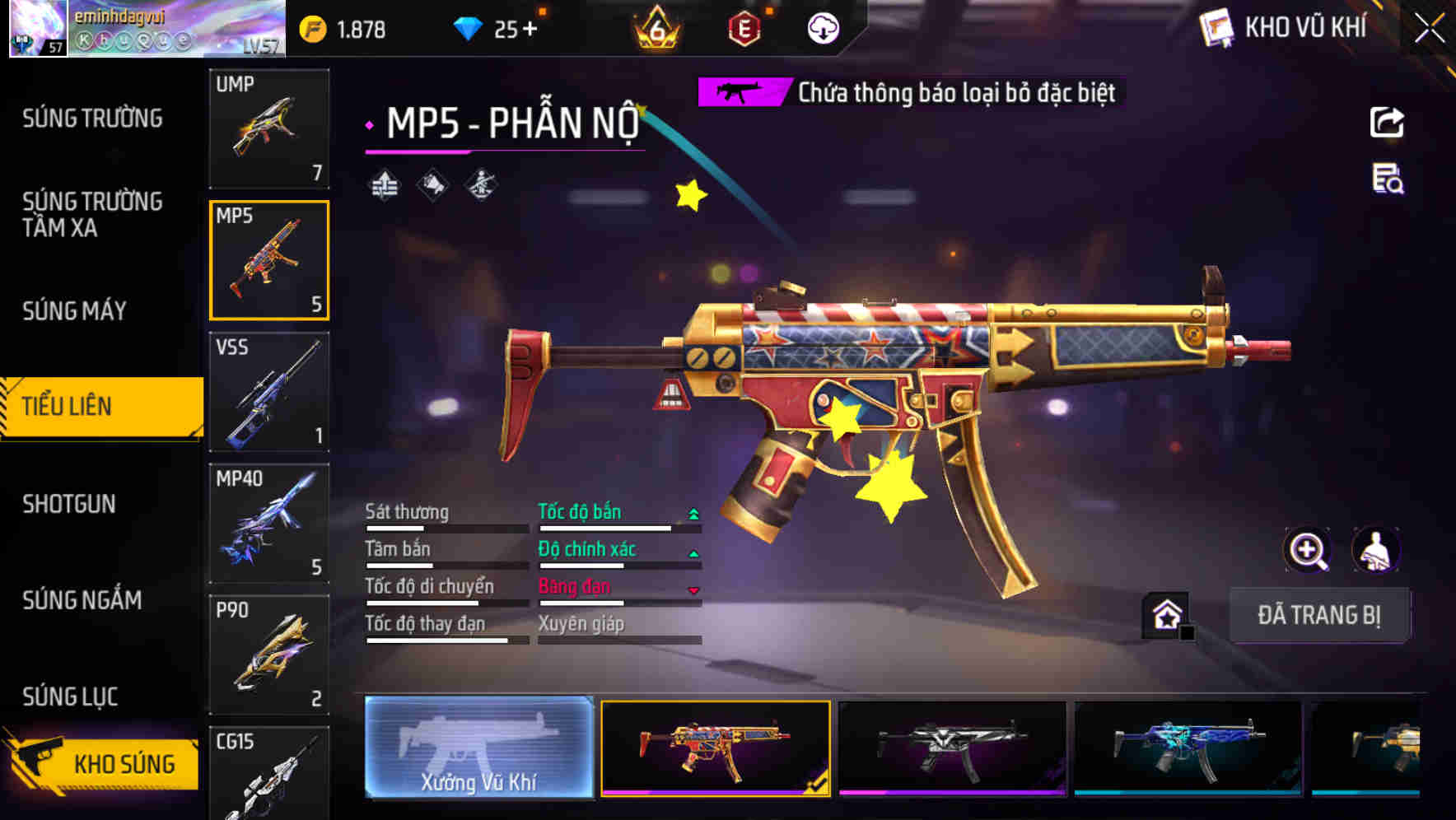Open the player profile avatar
This screenshot has width=1456, height=820.
[x=38, y=28]
